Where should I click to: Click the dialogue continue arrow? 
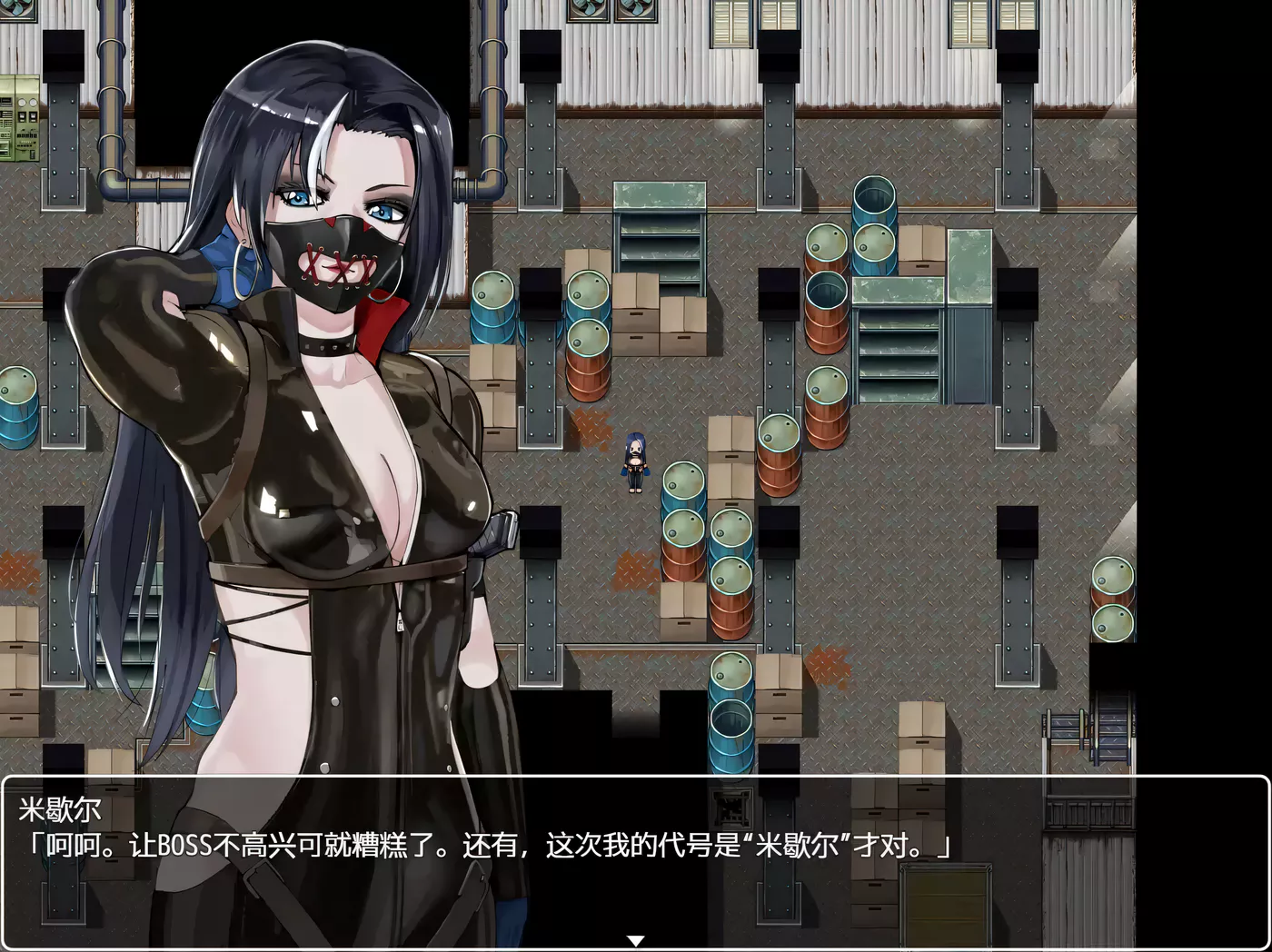coord(636,941)
